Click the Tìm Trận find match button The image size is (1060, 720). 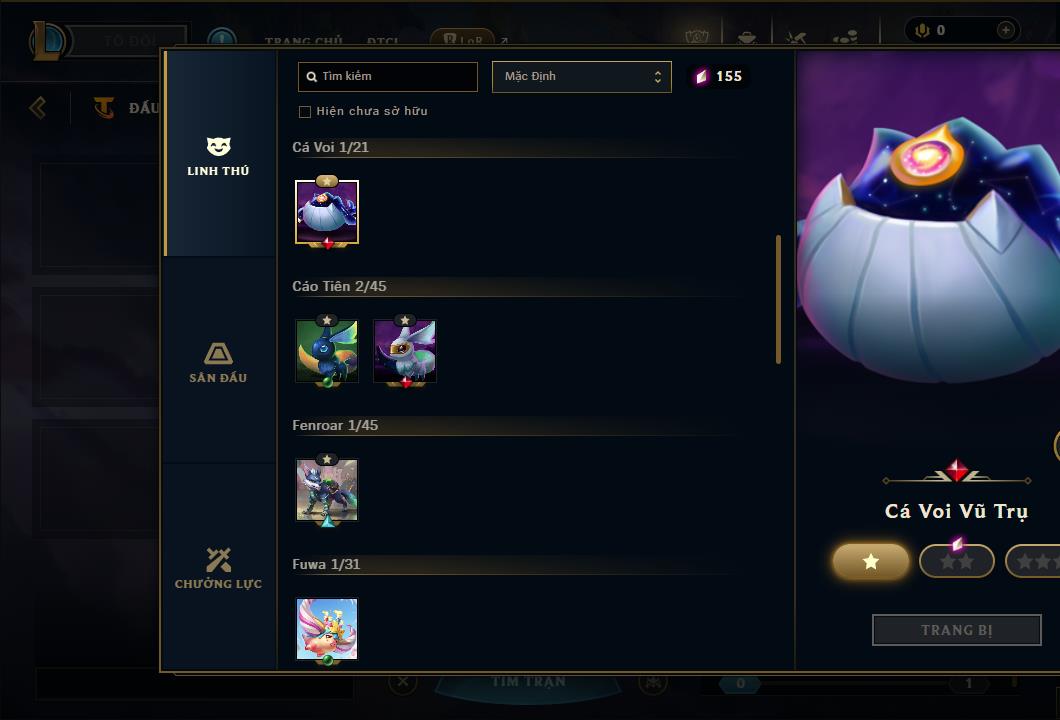[x=529, y=683]
